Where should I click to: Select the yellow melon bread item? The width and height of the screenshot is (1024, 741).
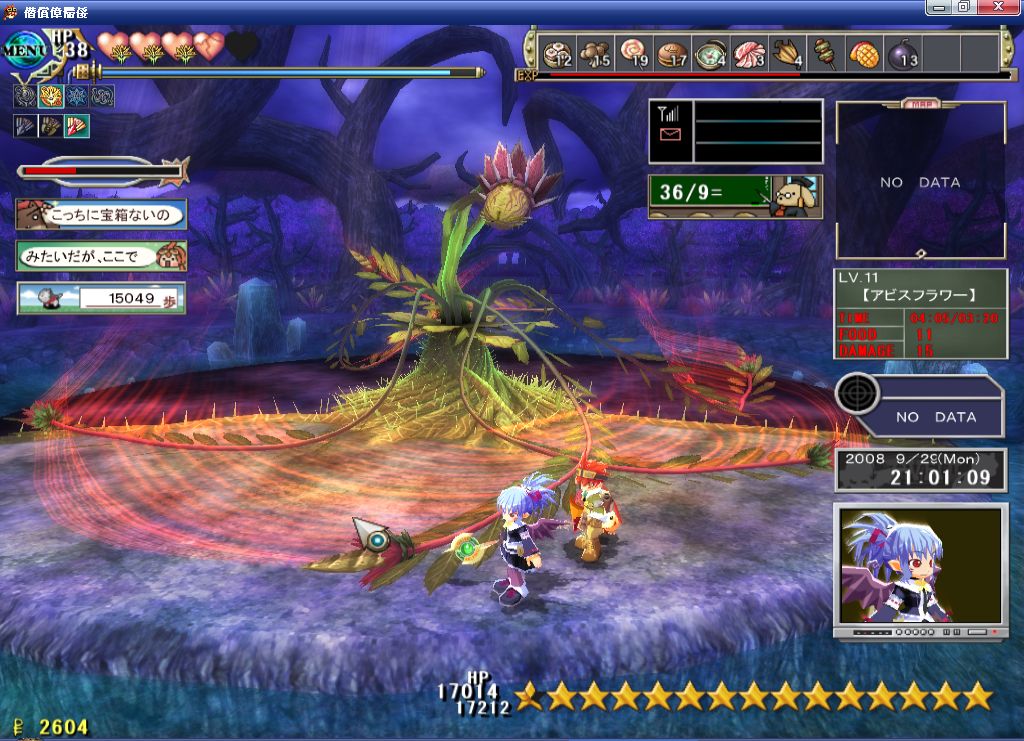(863, 52)
